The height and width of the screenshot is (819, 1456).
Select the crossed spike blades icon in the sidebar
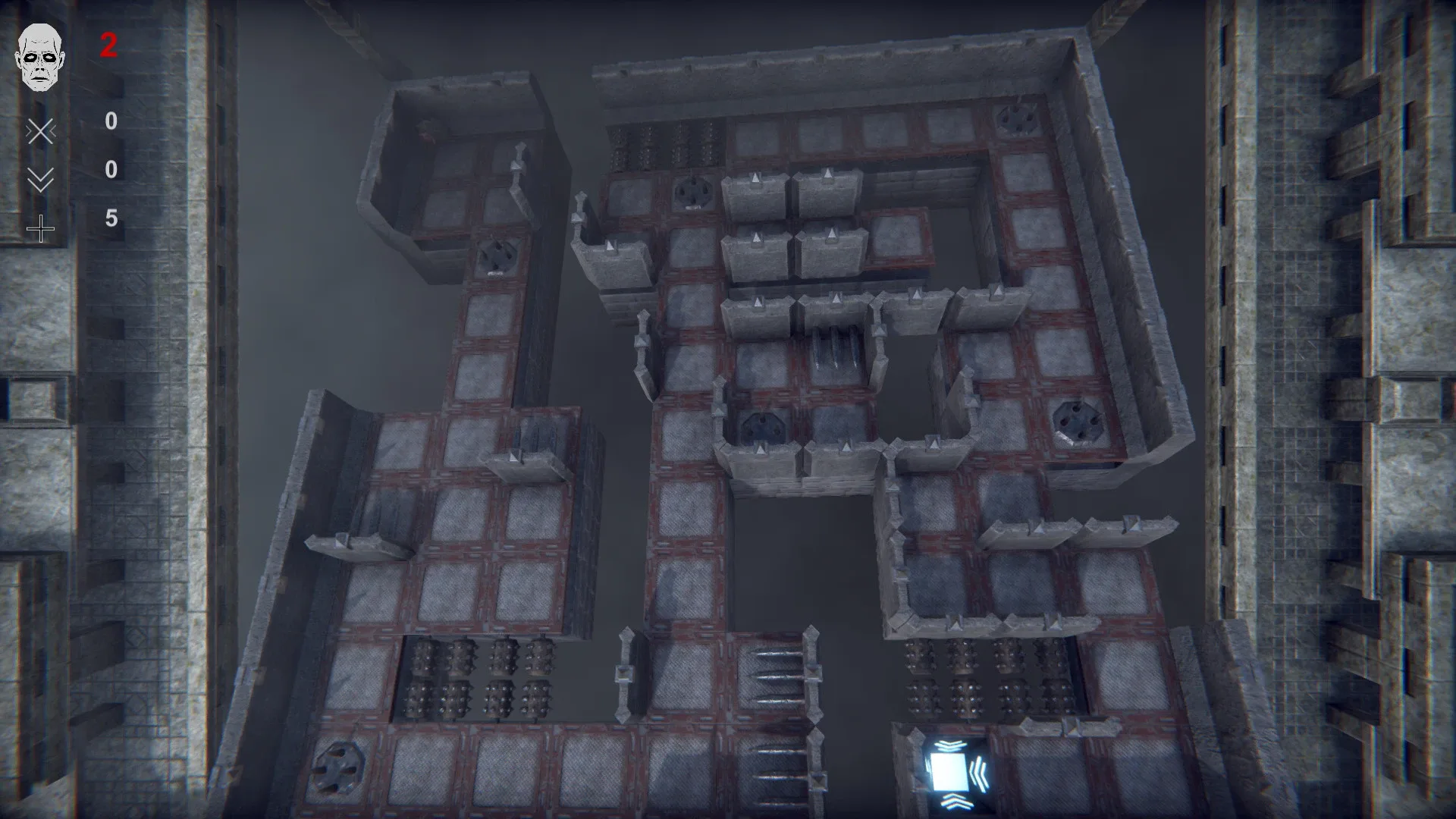[x=41, y=130]
